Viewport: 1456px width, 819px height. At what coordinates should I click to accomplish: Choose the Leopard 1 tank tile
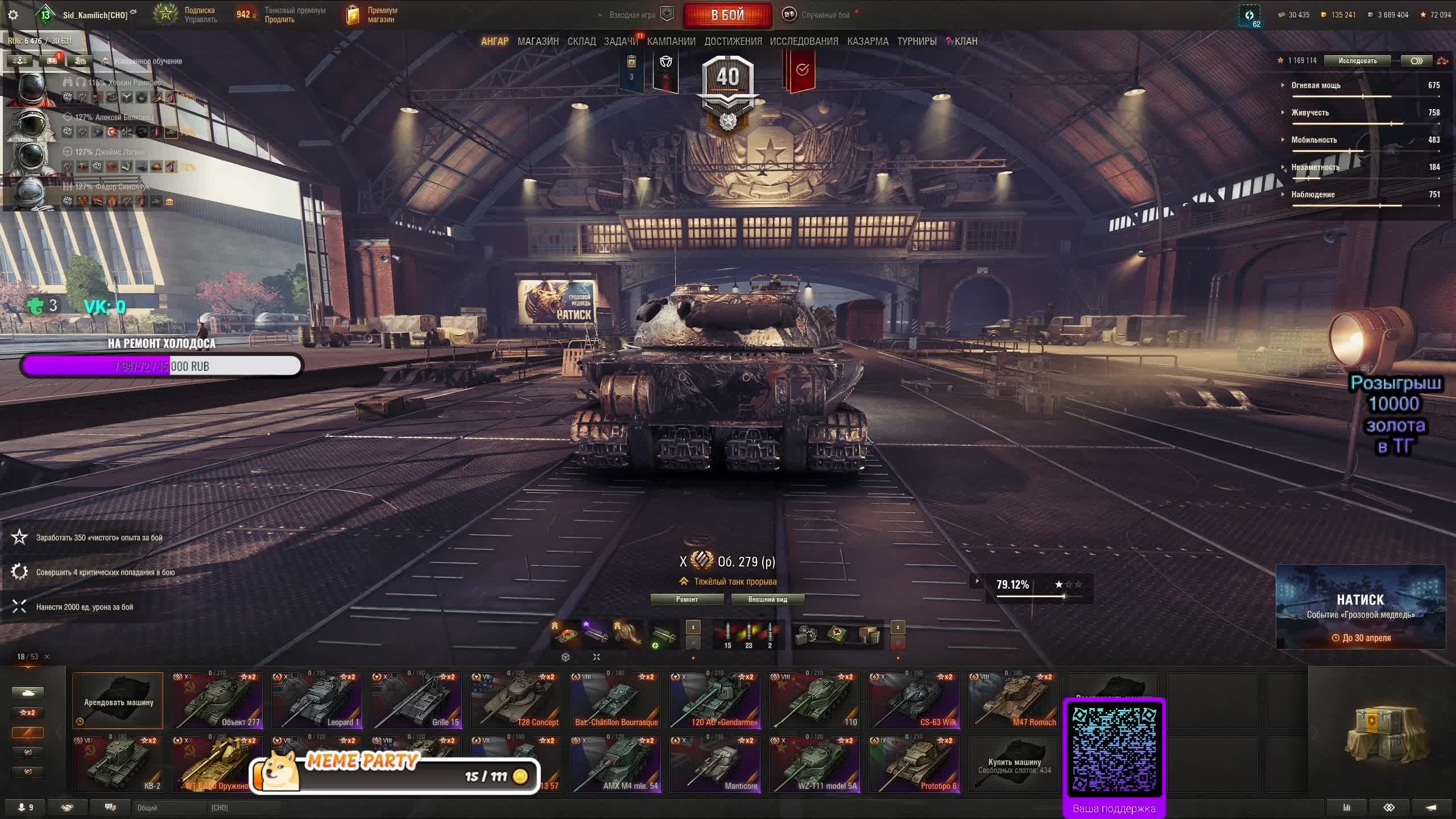317,701
